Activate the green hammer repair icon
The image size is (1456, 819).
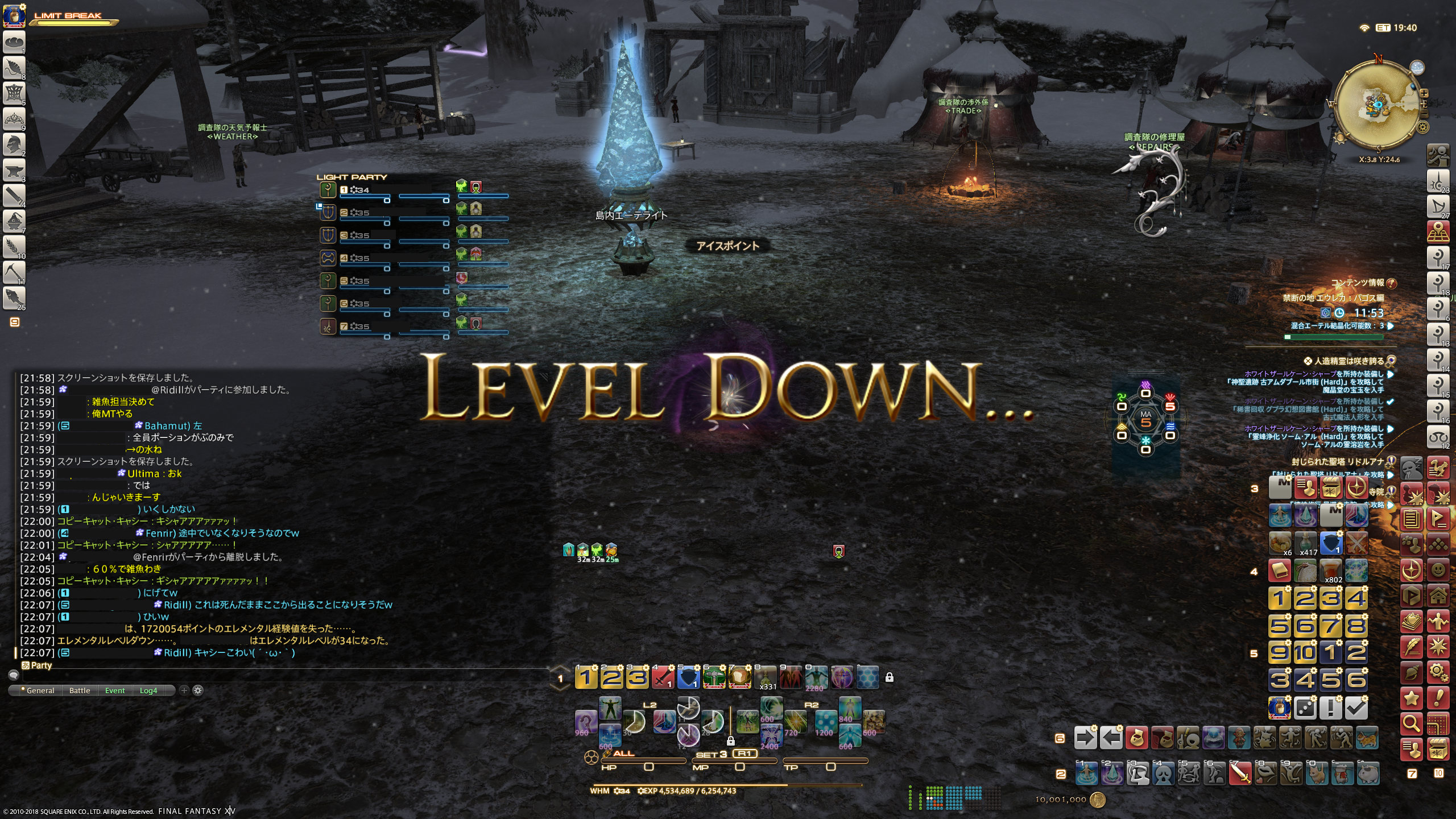pos(713,677)
